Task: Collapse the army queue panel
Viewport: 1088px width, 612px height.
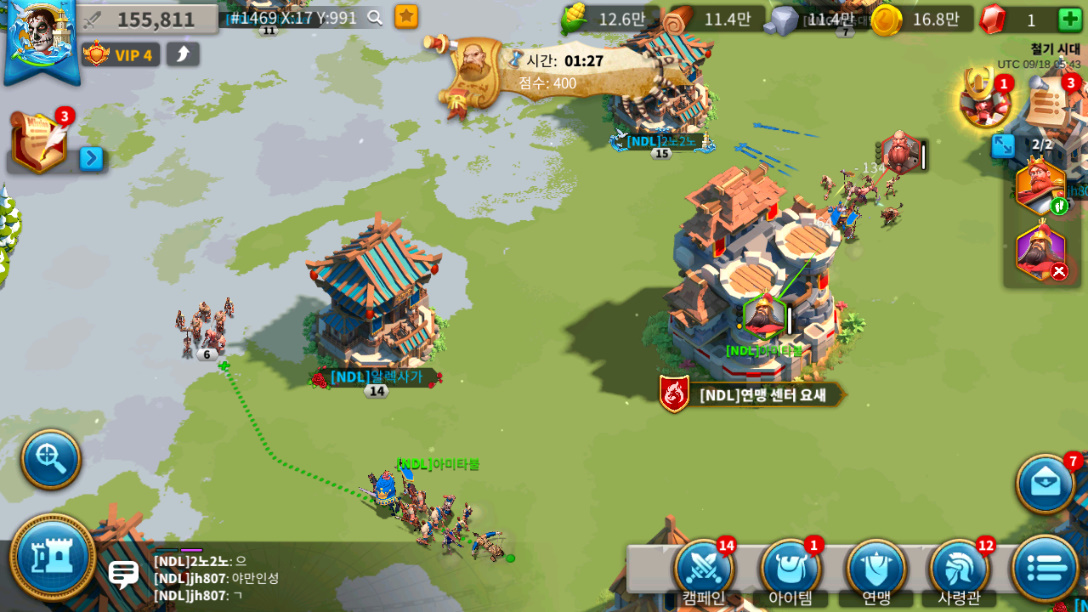Action: click(1003, 146)
